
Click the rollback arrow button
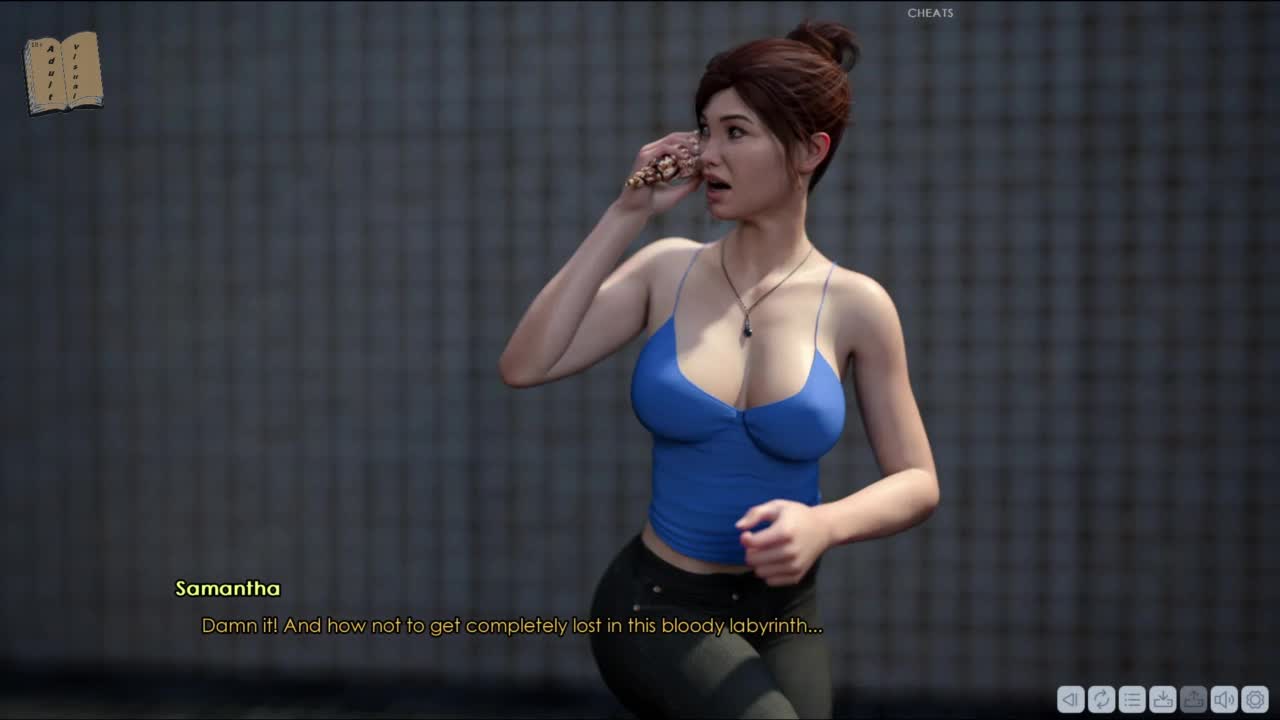(1070, 699)
